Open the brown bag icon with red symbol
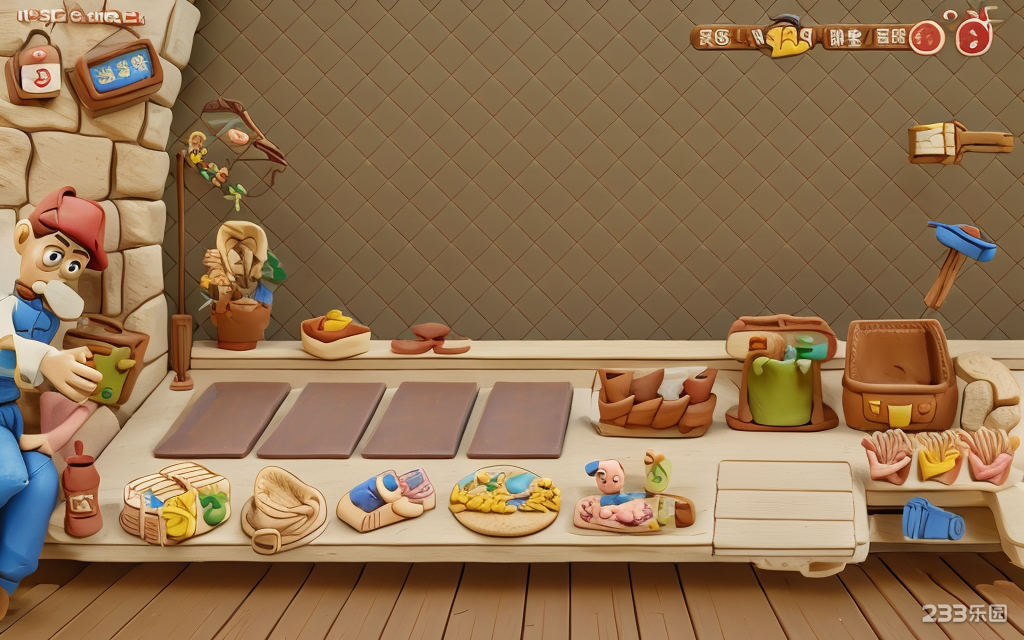The width and height of the screenshot is (1024, 640). 35,70
